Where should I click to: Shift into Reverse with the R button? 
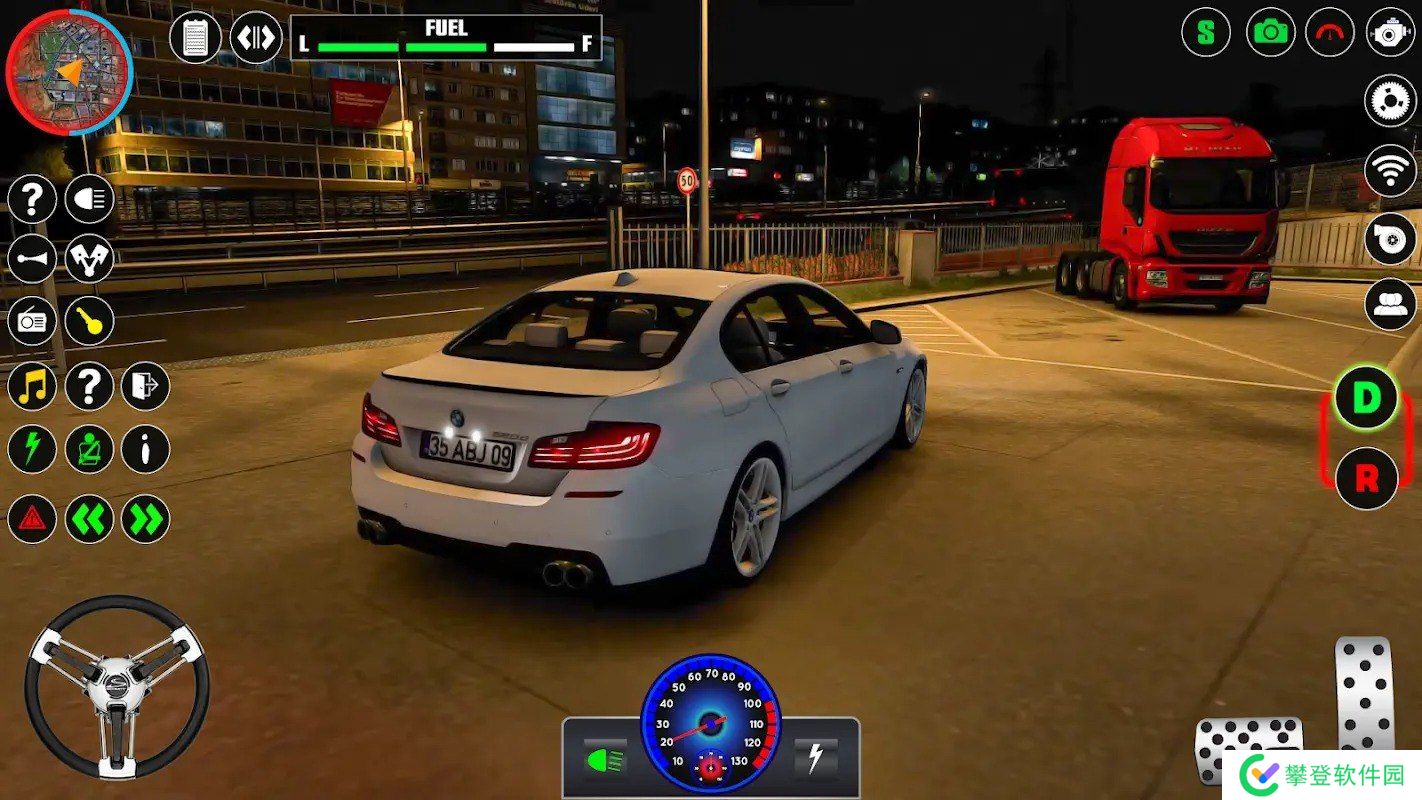point(1366,478)
